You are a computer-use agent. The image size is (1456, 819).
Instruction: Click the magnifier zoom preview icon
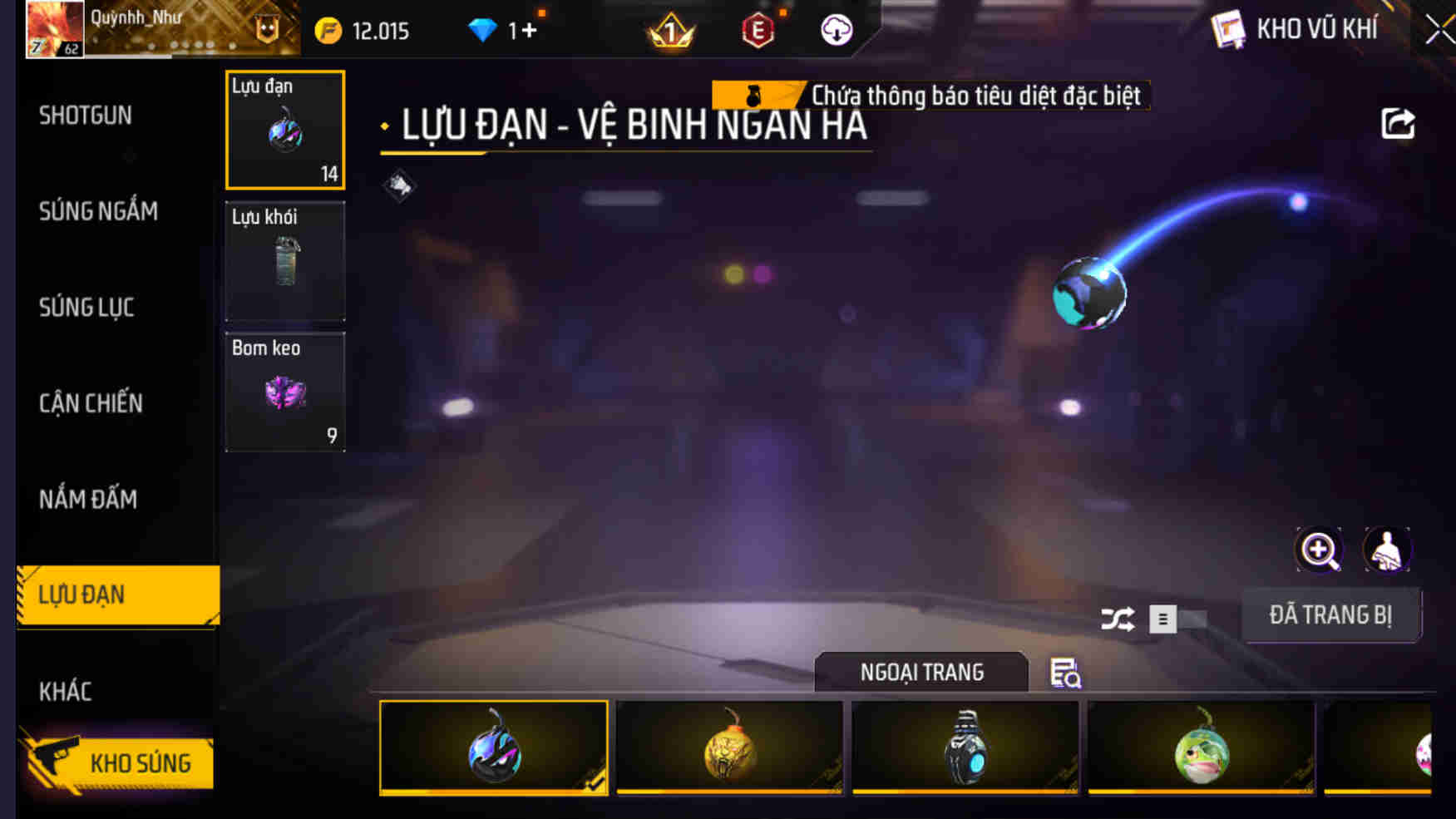(x=1318, y=550)
